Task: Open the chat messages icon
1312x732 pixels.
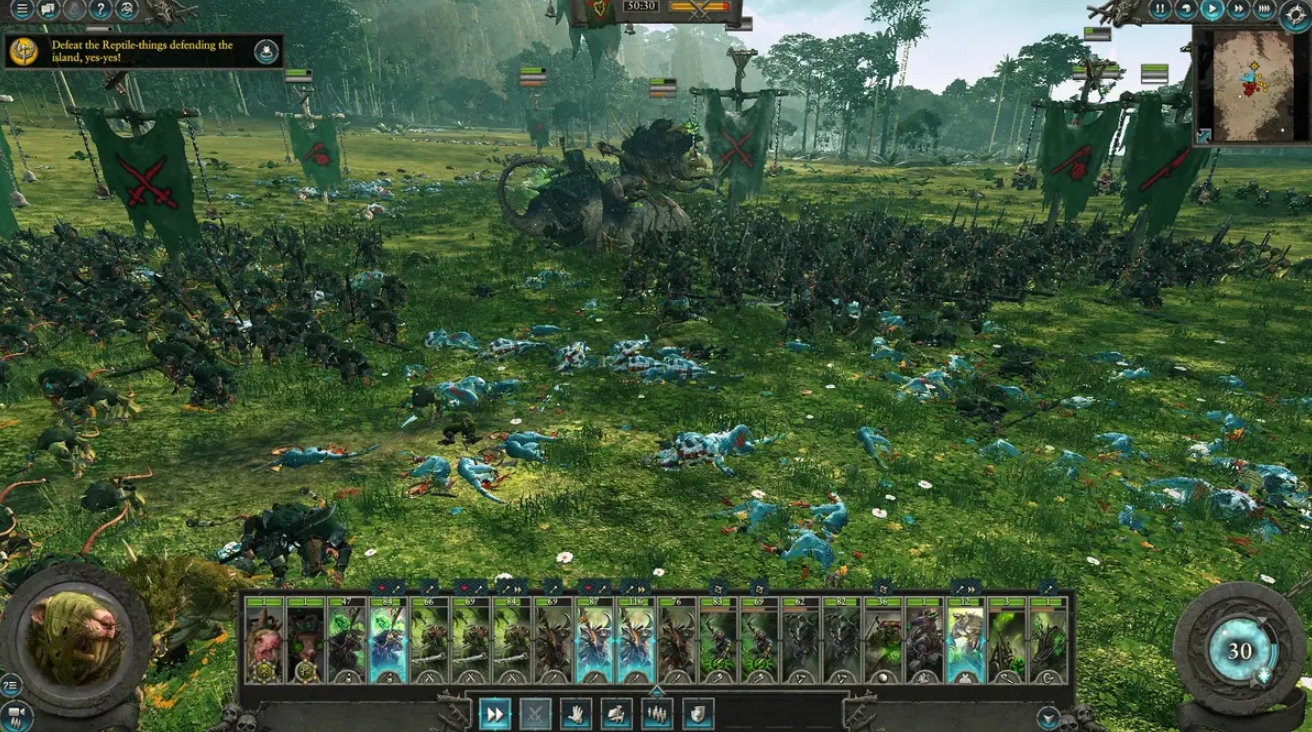Action: coord(48,10)
